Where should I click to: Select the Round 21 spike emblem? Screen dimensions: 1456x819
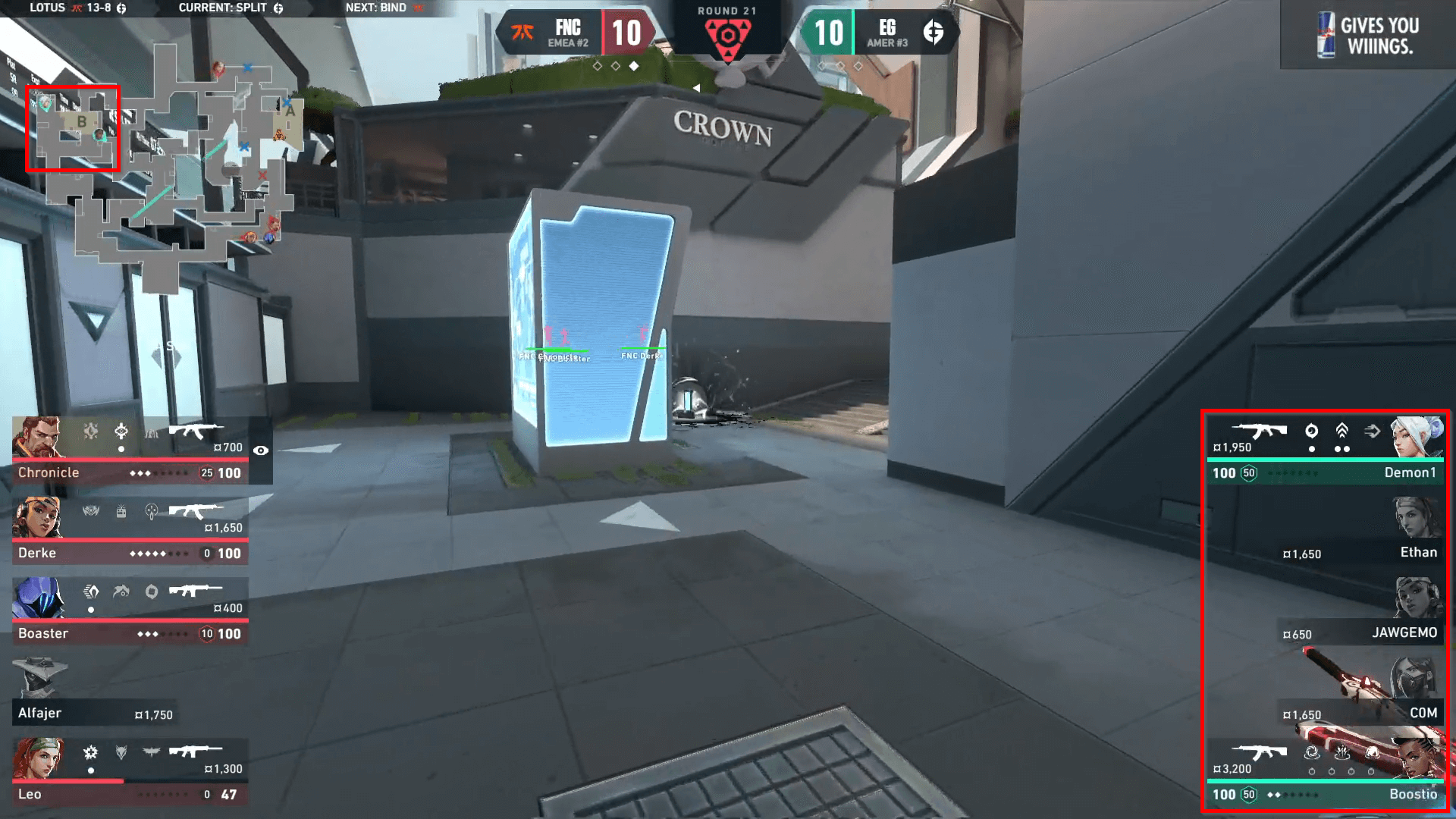click(x=728, y=36)
